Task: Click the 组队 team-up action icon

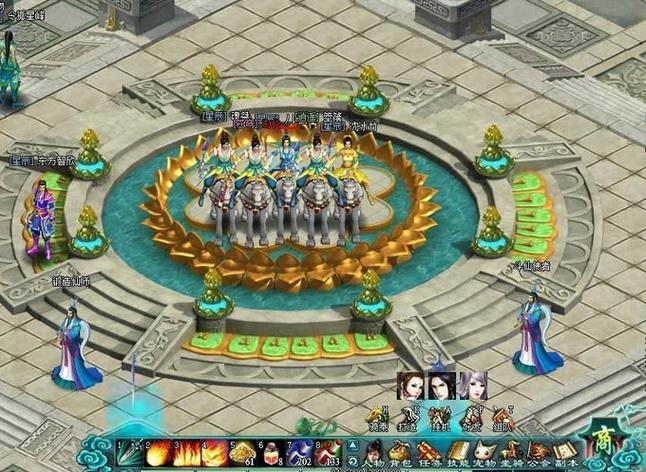Action: coord(500,418)
